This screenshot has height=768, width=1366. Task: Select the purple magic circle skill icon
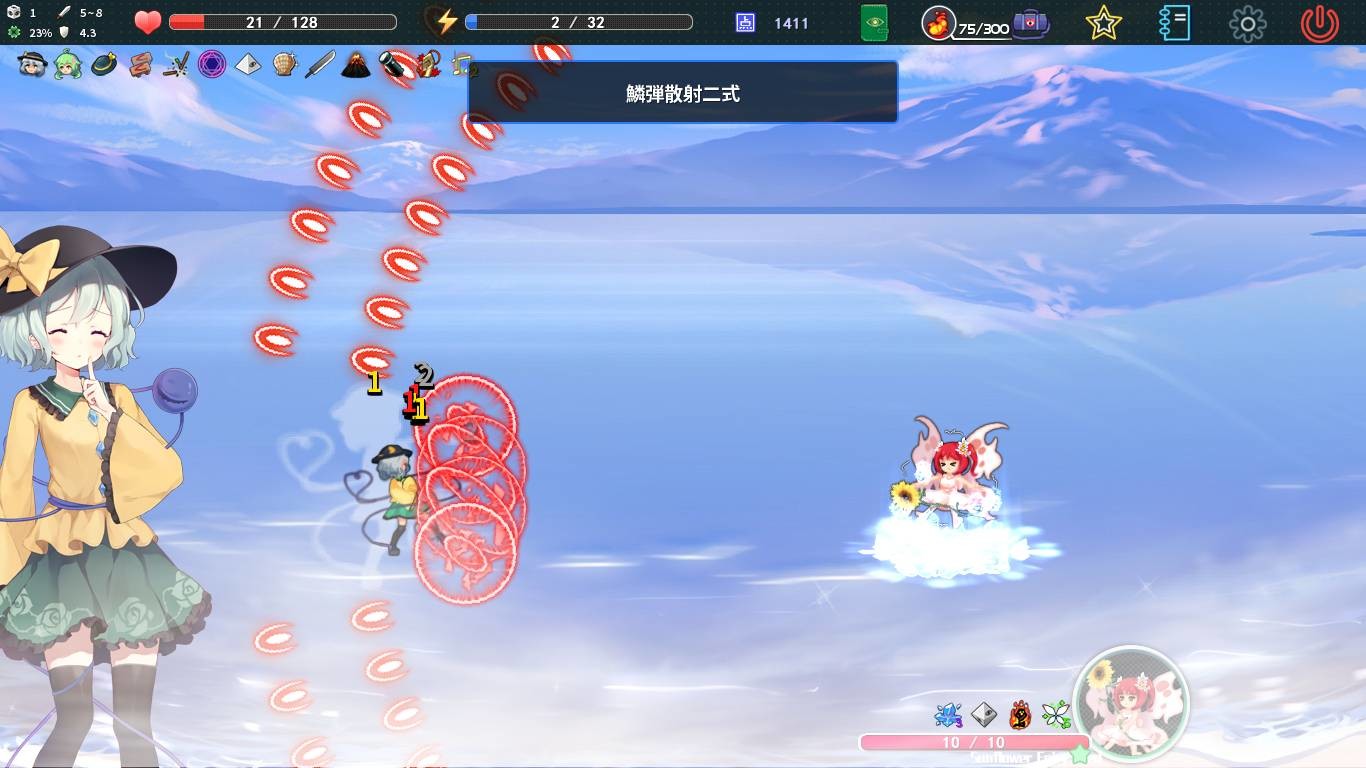(x=210, y=65)
